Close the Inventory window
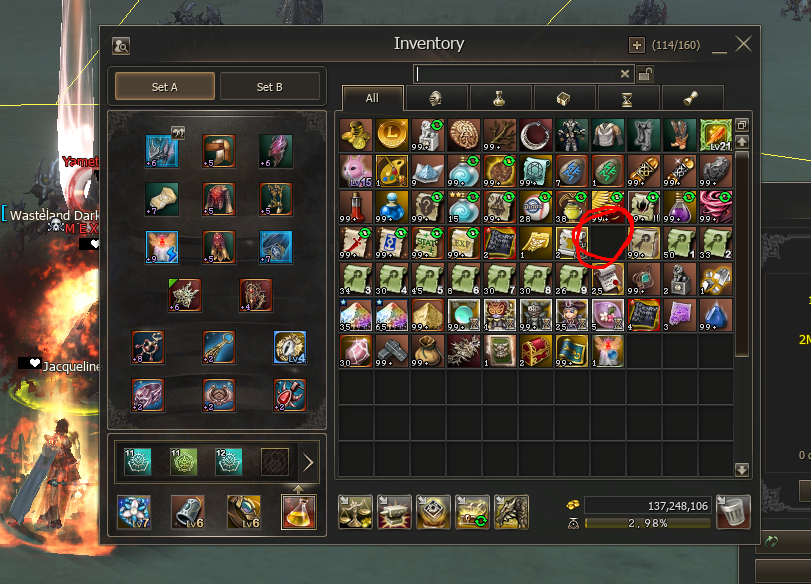 [743, 44]
